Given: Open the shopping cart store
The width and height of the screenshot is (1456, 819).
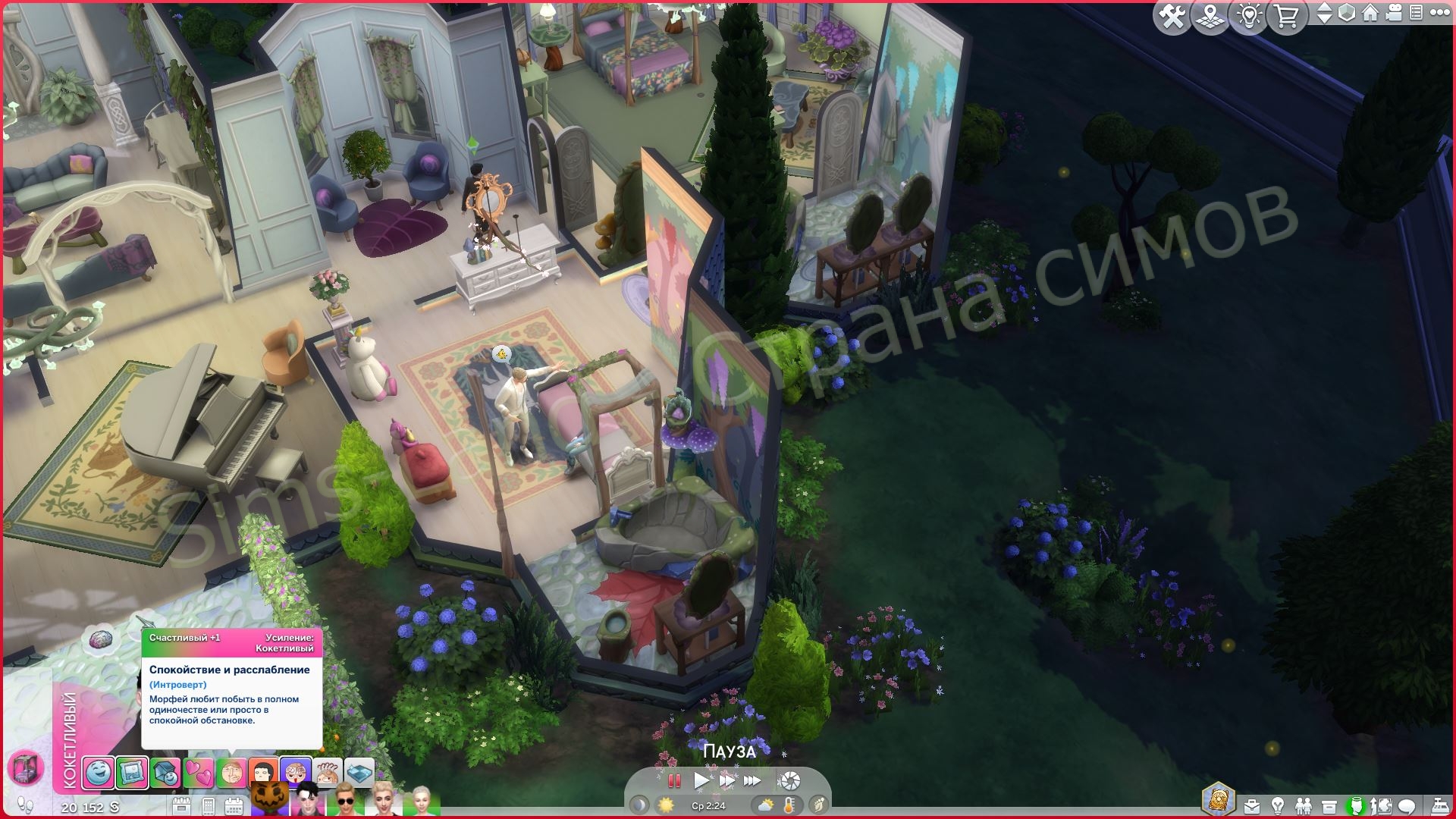Looking at the screenshot, I should coord(1286,17).
